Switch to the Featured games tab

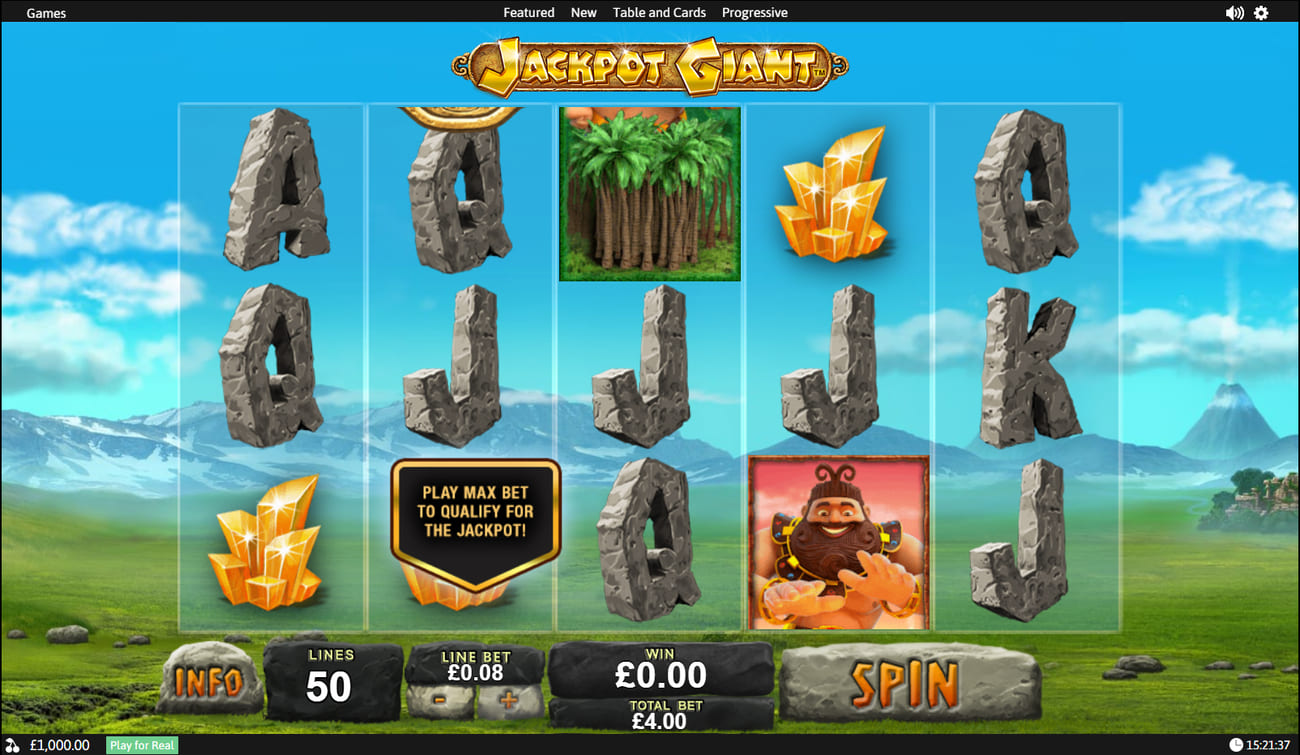click(529, 12)
